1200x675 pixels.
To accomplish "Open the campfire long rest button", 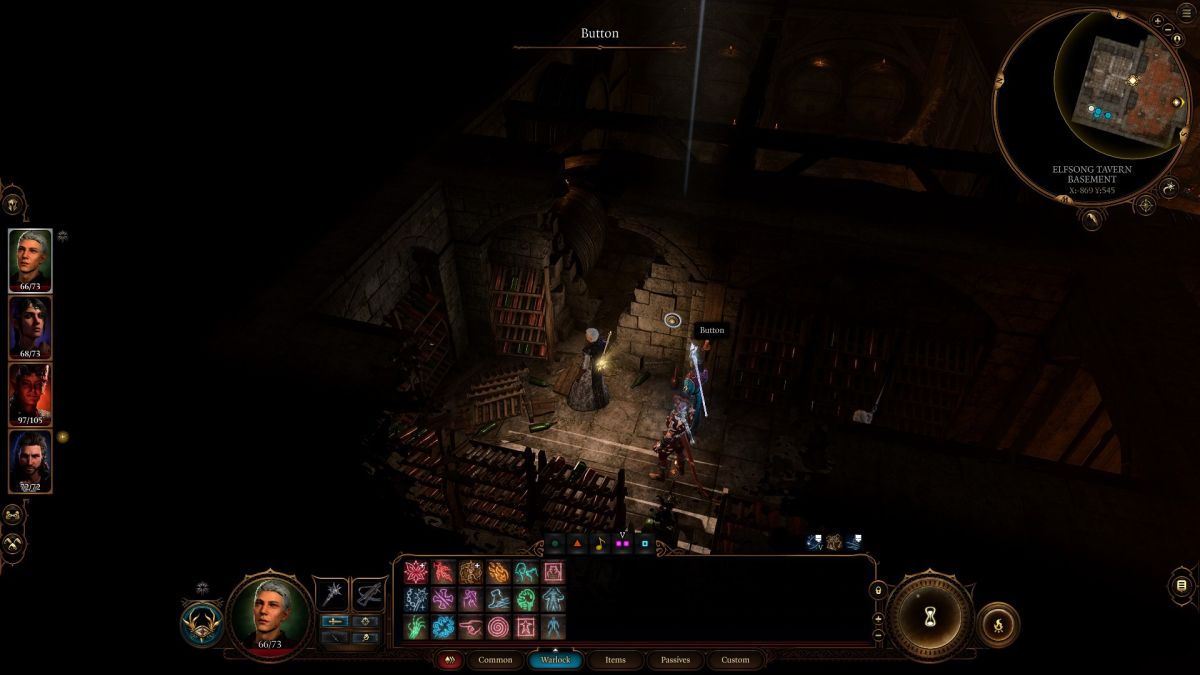I will [x=997, y=624].
